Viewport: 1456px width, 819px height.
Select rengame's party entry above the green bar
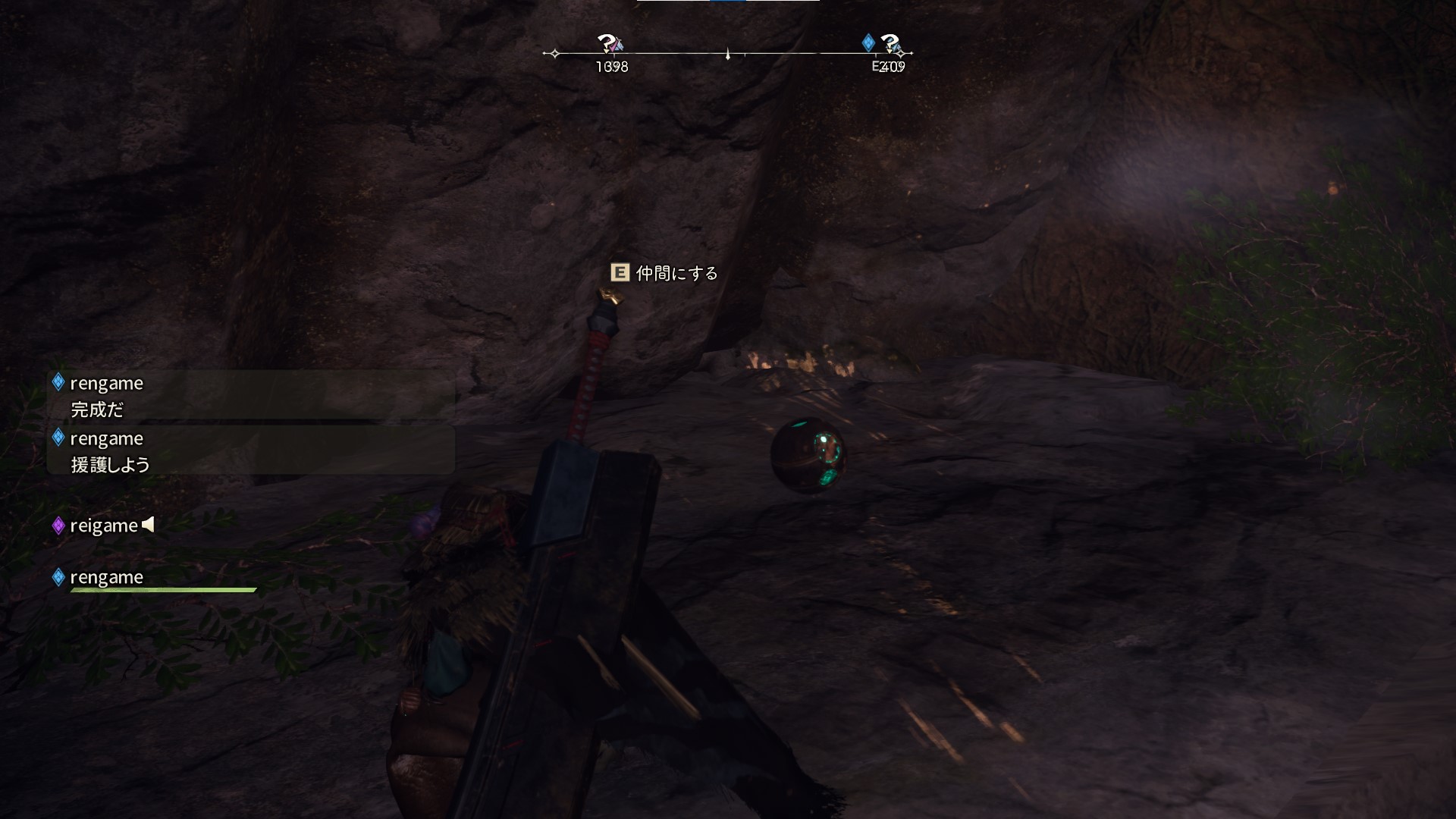tap(106, 577)
